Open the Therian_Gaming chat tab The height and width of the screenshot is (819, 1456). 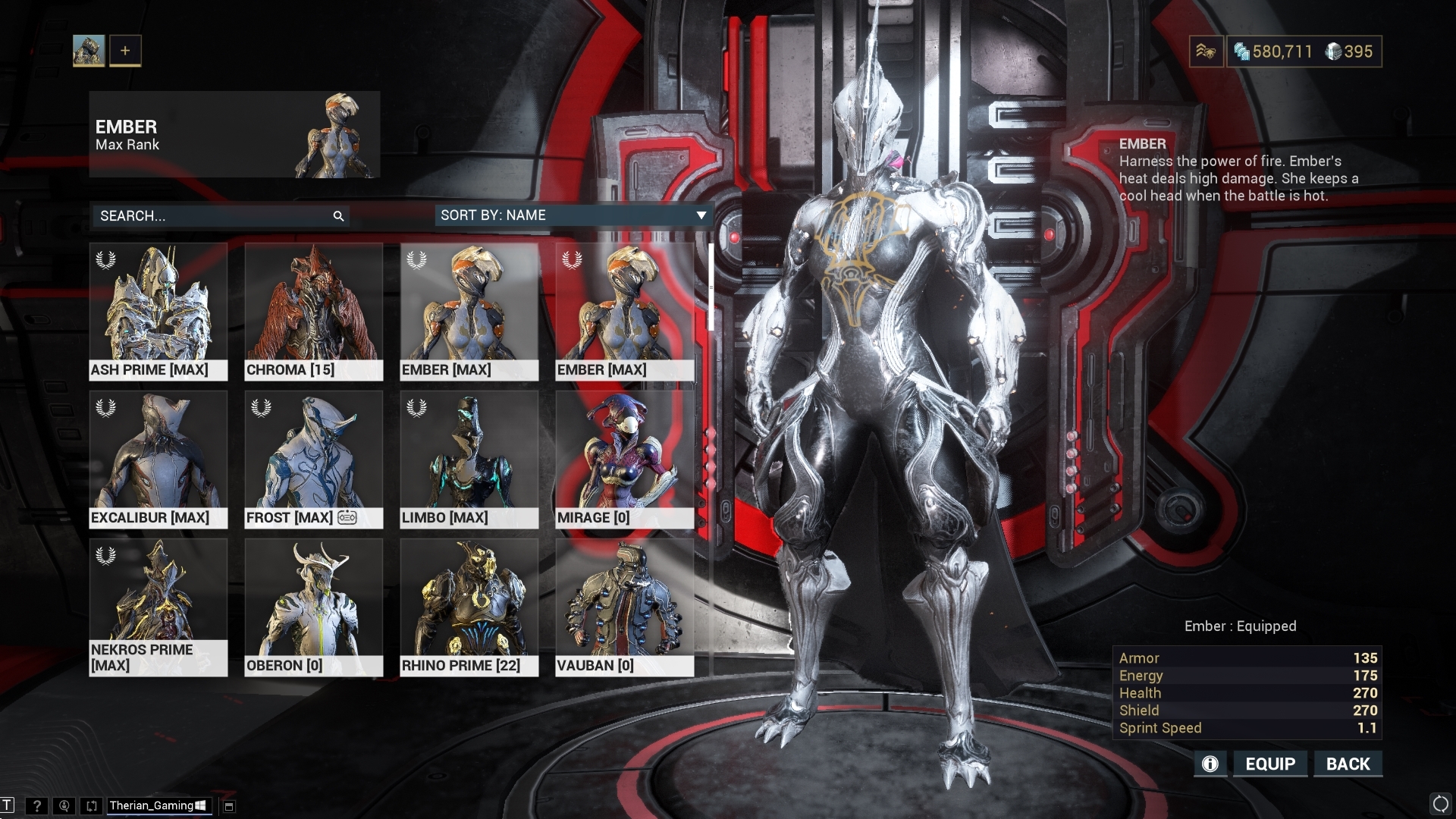[x=157, y=805]
